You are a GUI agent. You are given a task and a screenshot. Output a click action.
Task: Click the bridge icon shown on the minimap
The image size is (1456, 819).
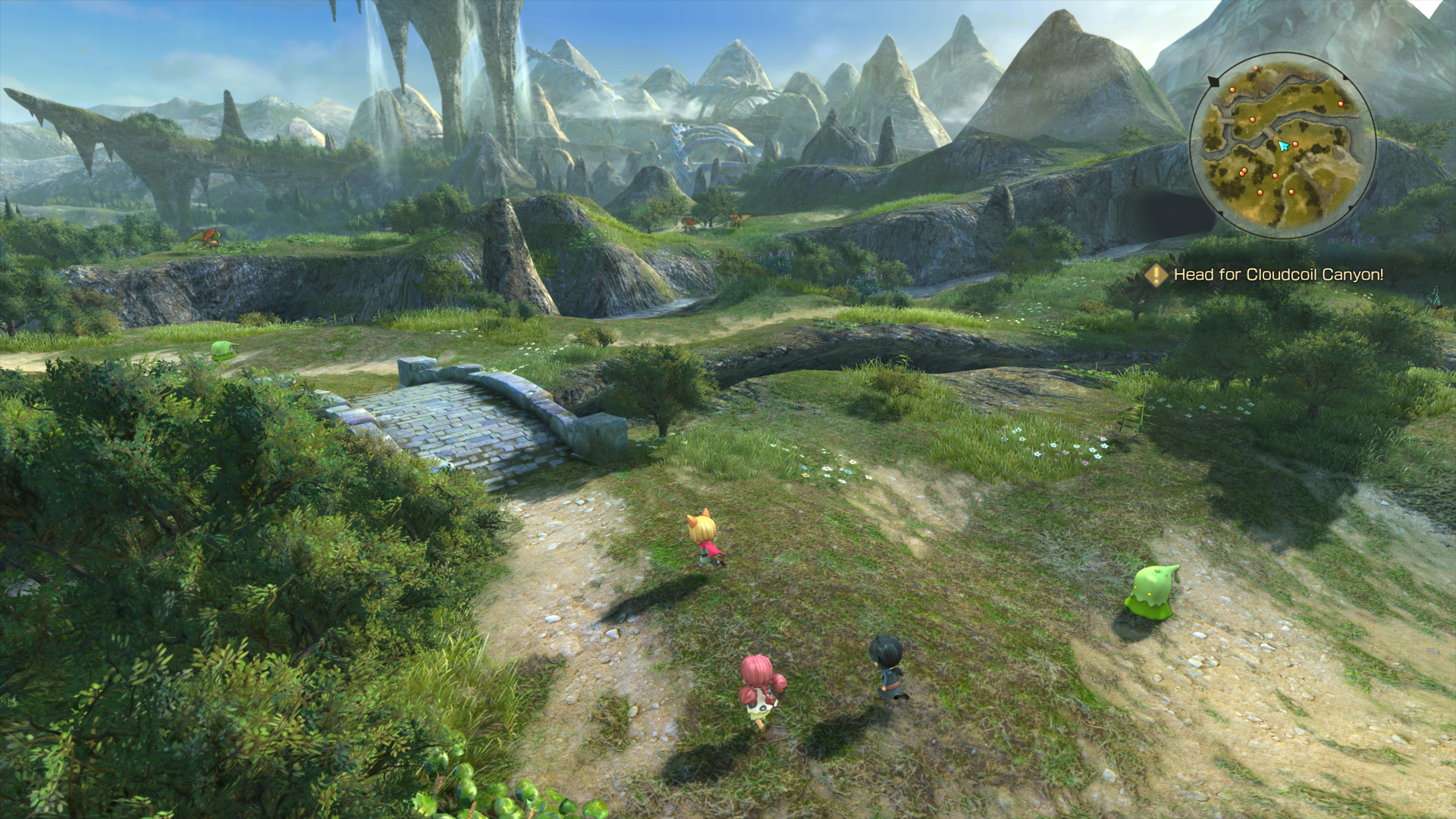[x=1269, y=130]
